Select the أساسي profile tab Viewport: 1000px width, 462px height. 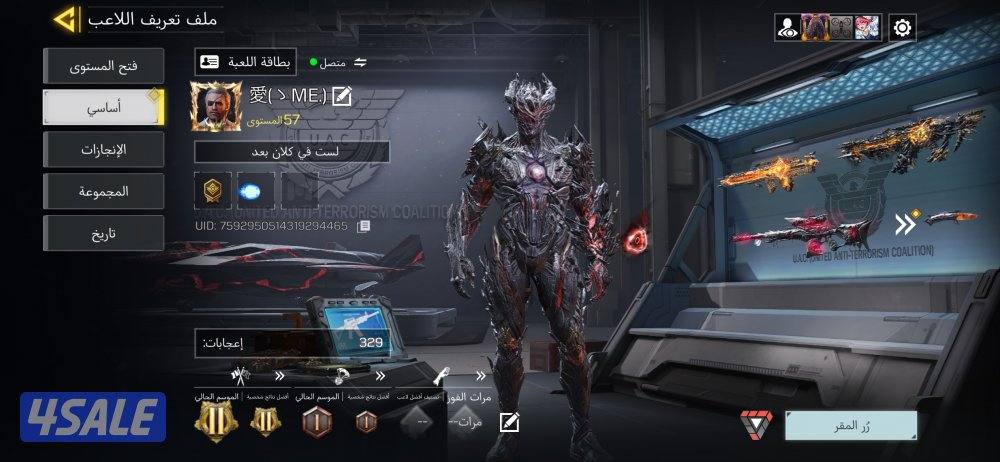click(x=103, y=108)
